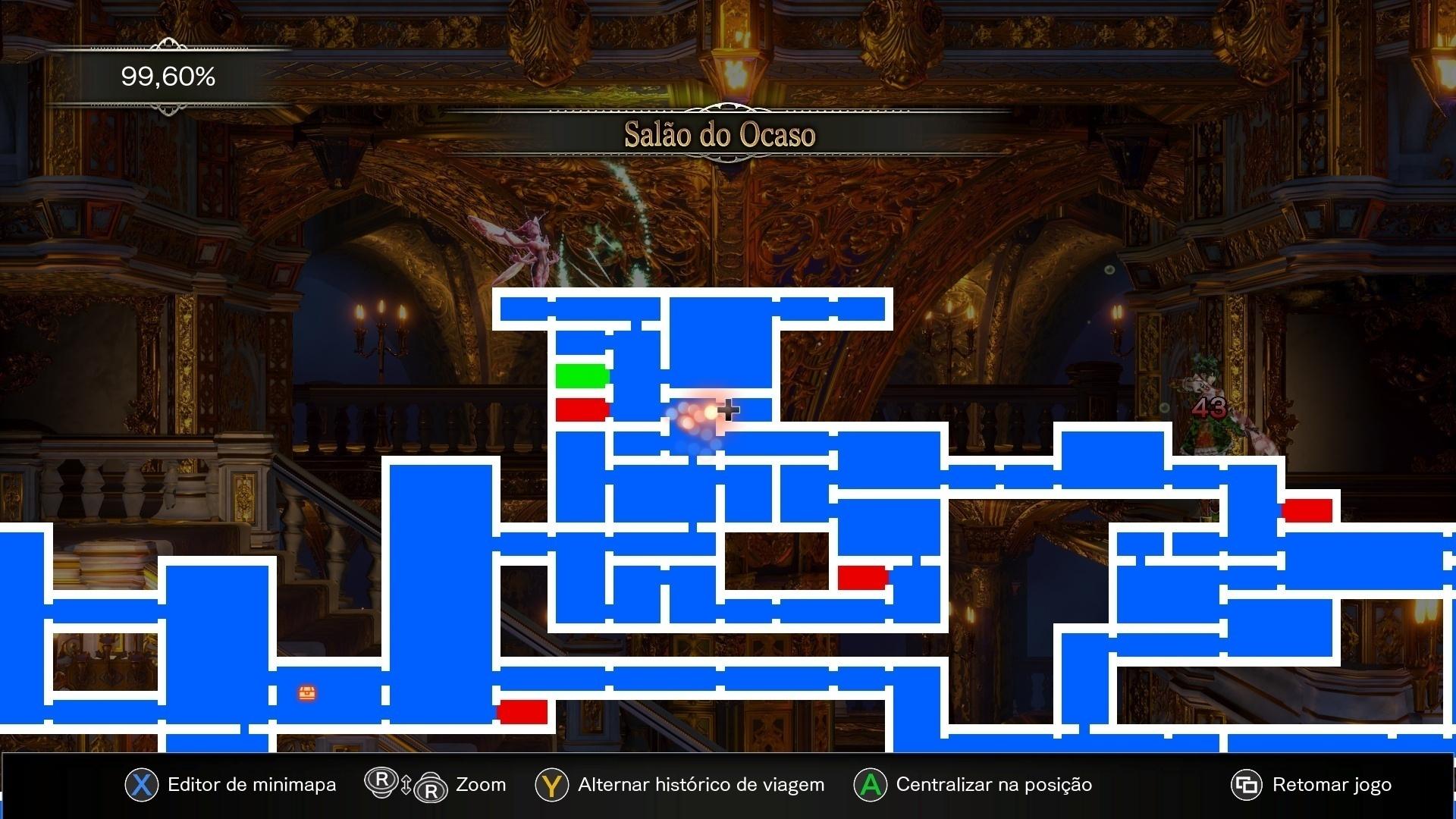Click Retomar jogo to resume the game
The height and width of the screenshot is (819, 1456).
coord(1331,785)
